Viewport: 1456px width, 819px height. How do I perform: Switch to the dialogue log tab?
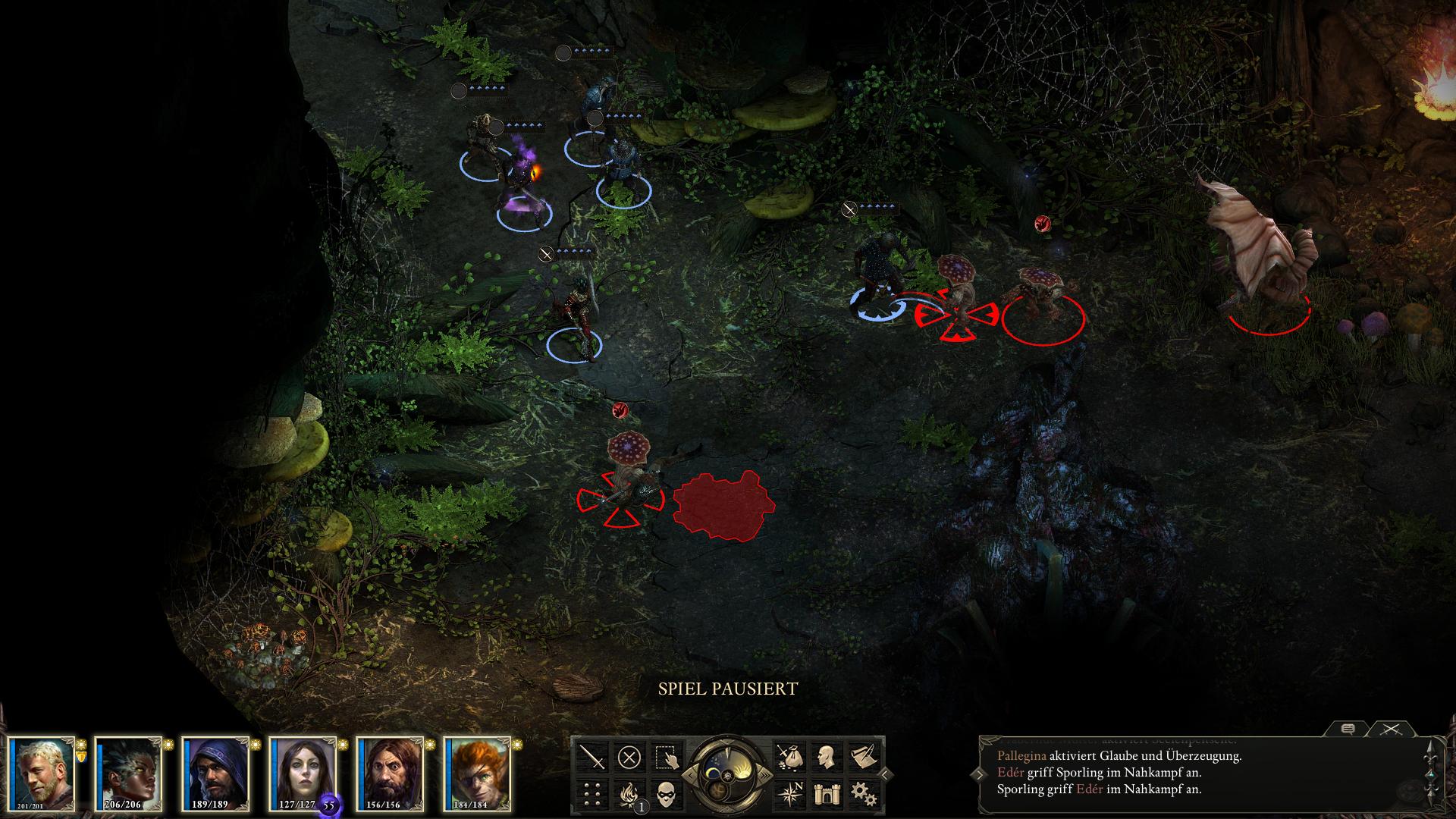[1348, 730]
